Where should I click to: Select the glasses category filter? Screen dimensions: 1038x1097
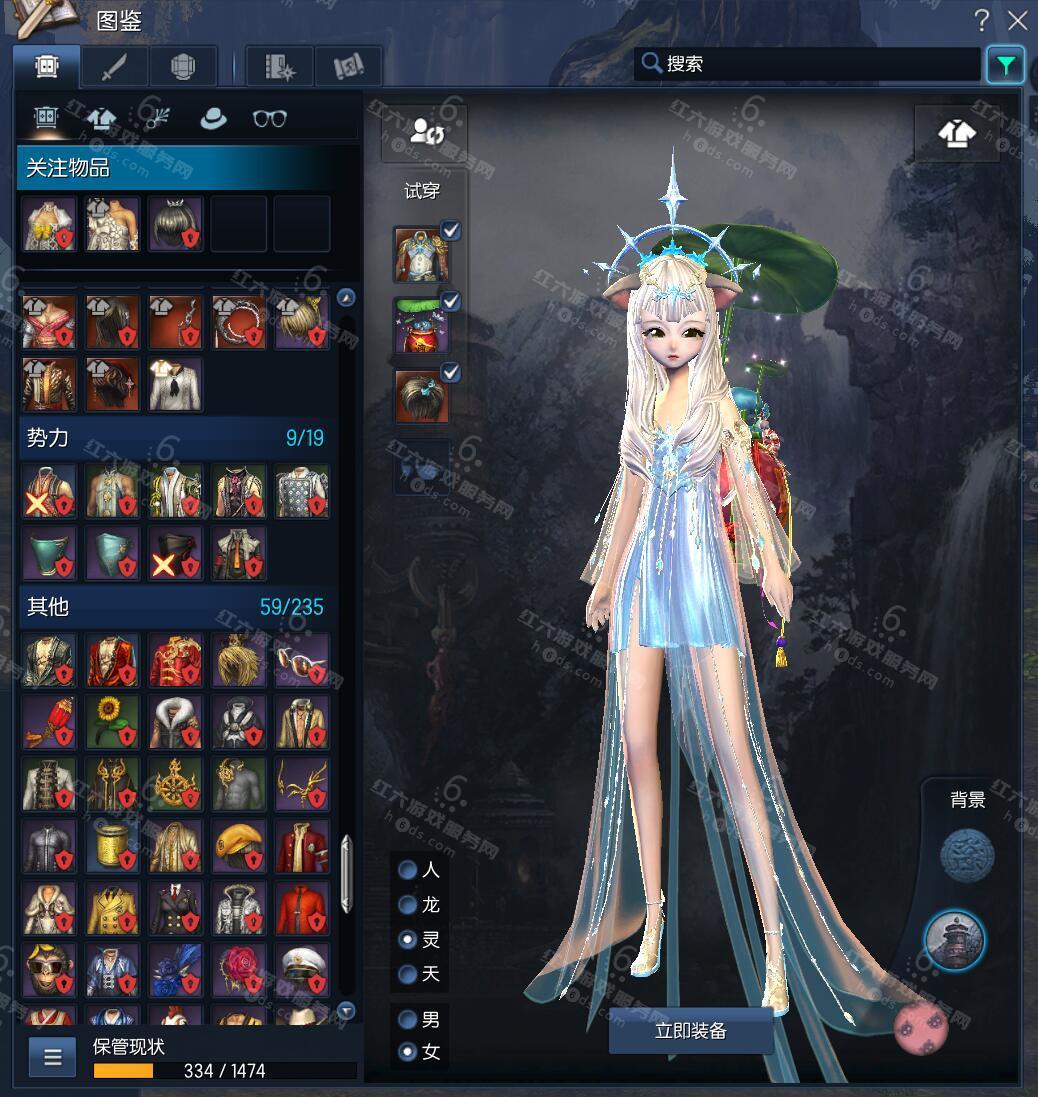coord(269,118)
